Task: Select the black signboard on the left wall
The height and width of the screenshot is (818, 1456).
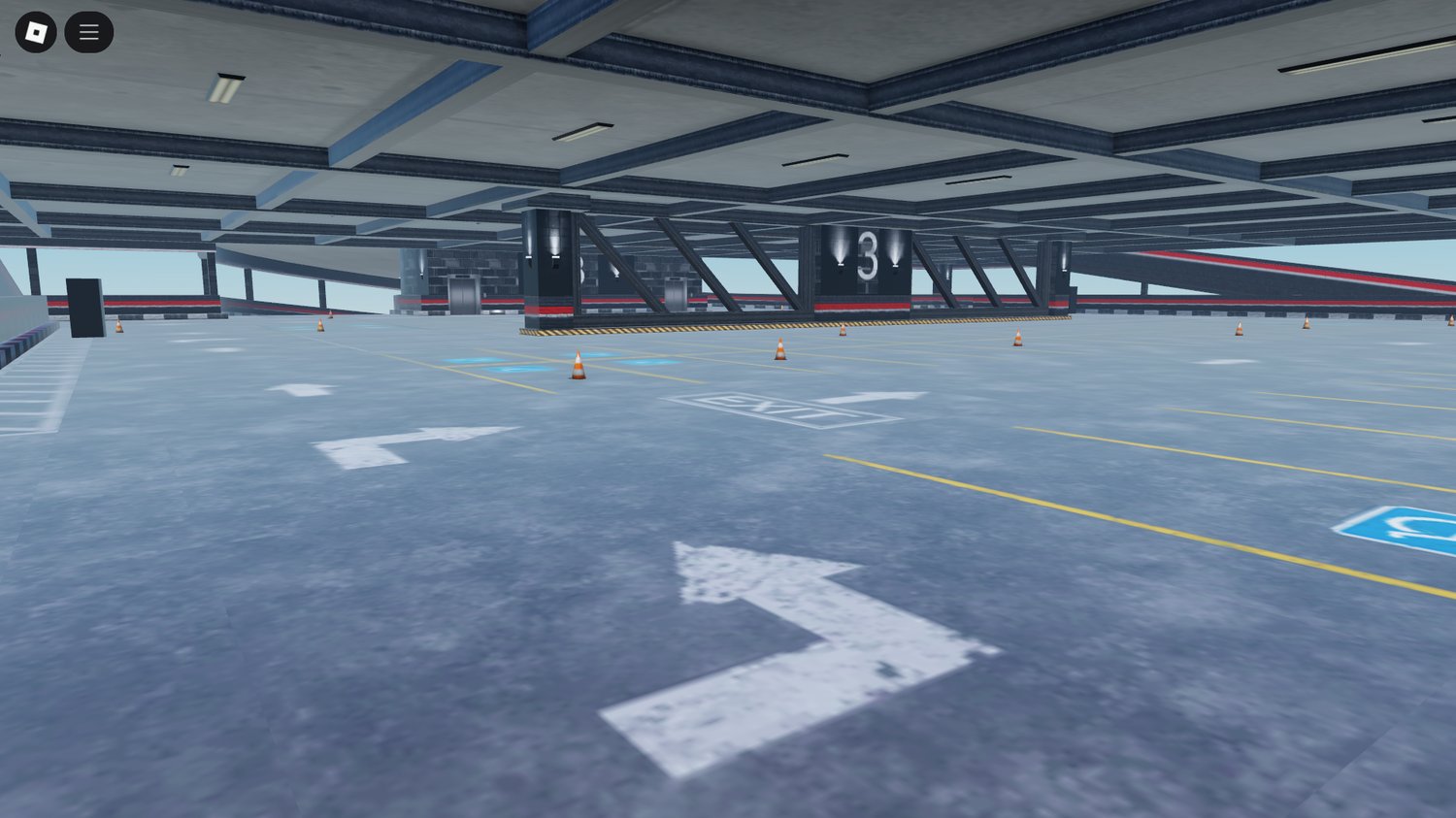Action: coord(85,306)
